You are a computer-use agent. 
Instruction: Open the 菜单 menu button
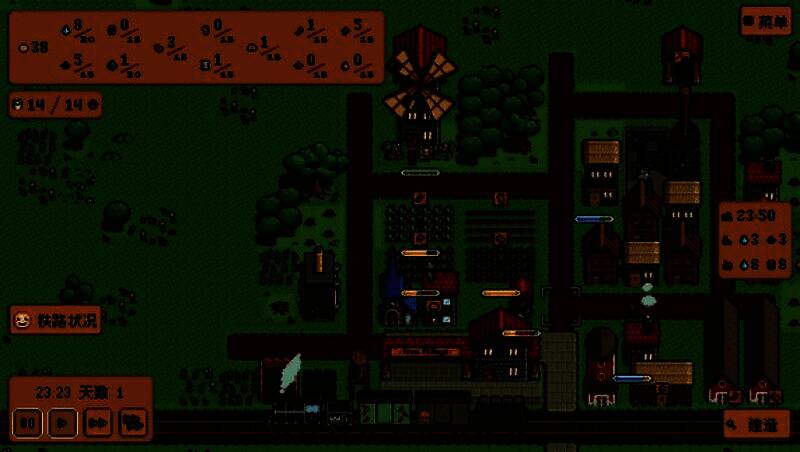coord(766,21)
